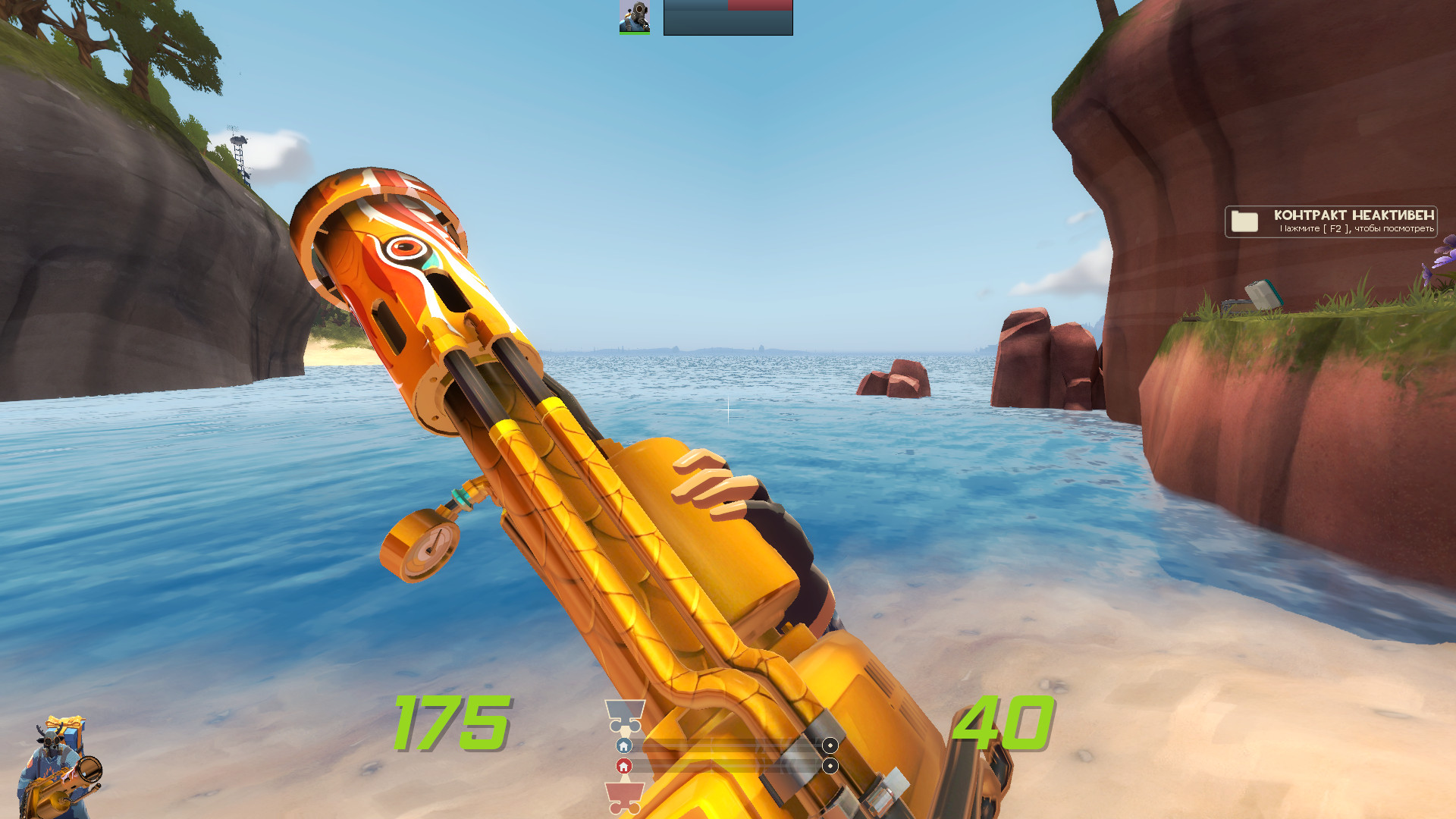Click the blue team home base icon
The width and height of the screenshot is (1456, 819).
pyautogui.click(x=623, y=746)
